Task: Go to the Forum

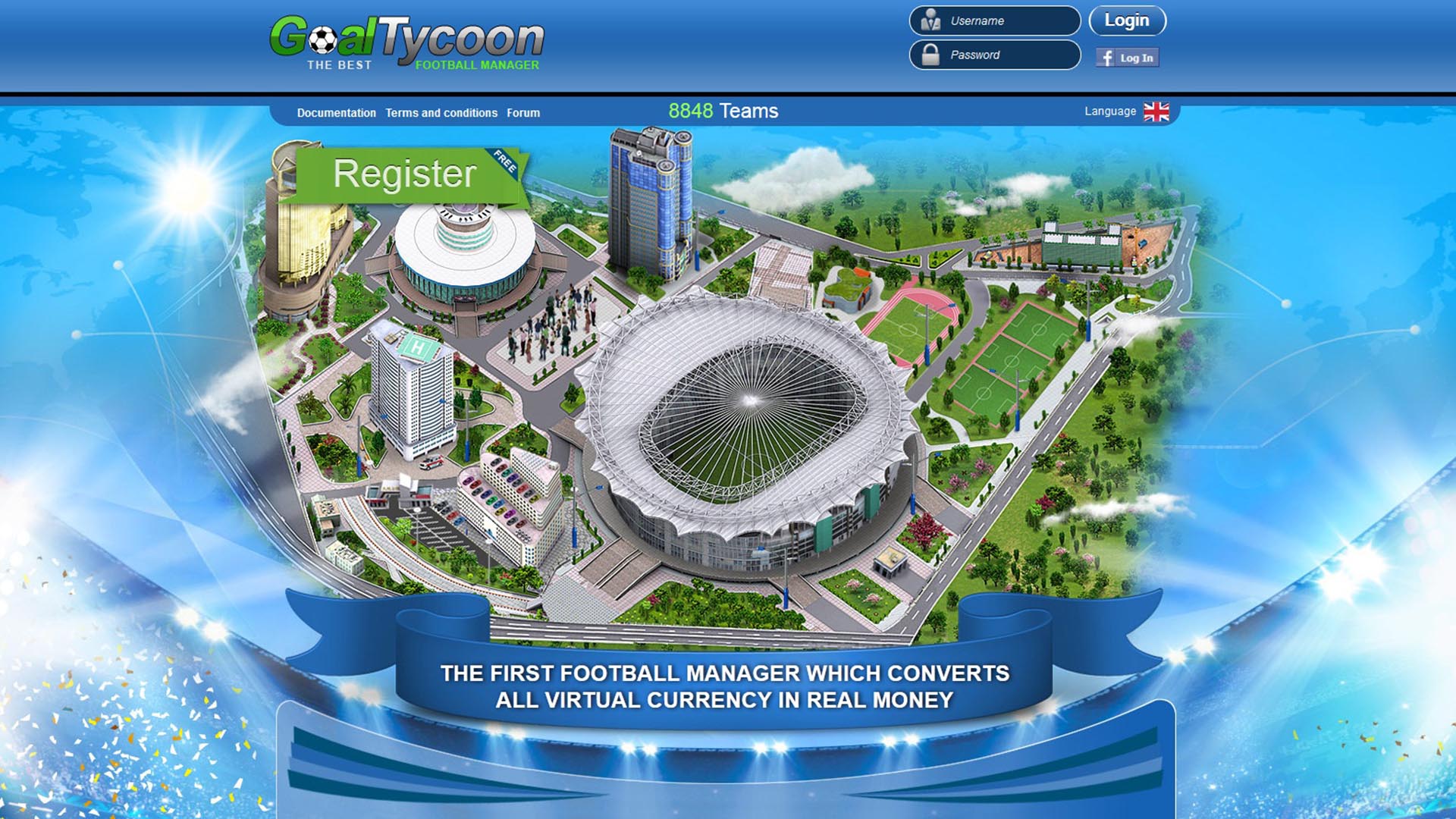Action: pyautogui.click(x=523, y=113)
